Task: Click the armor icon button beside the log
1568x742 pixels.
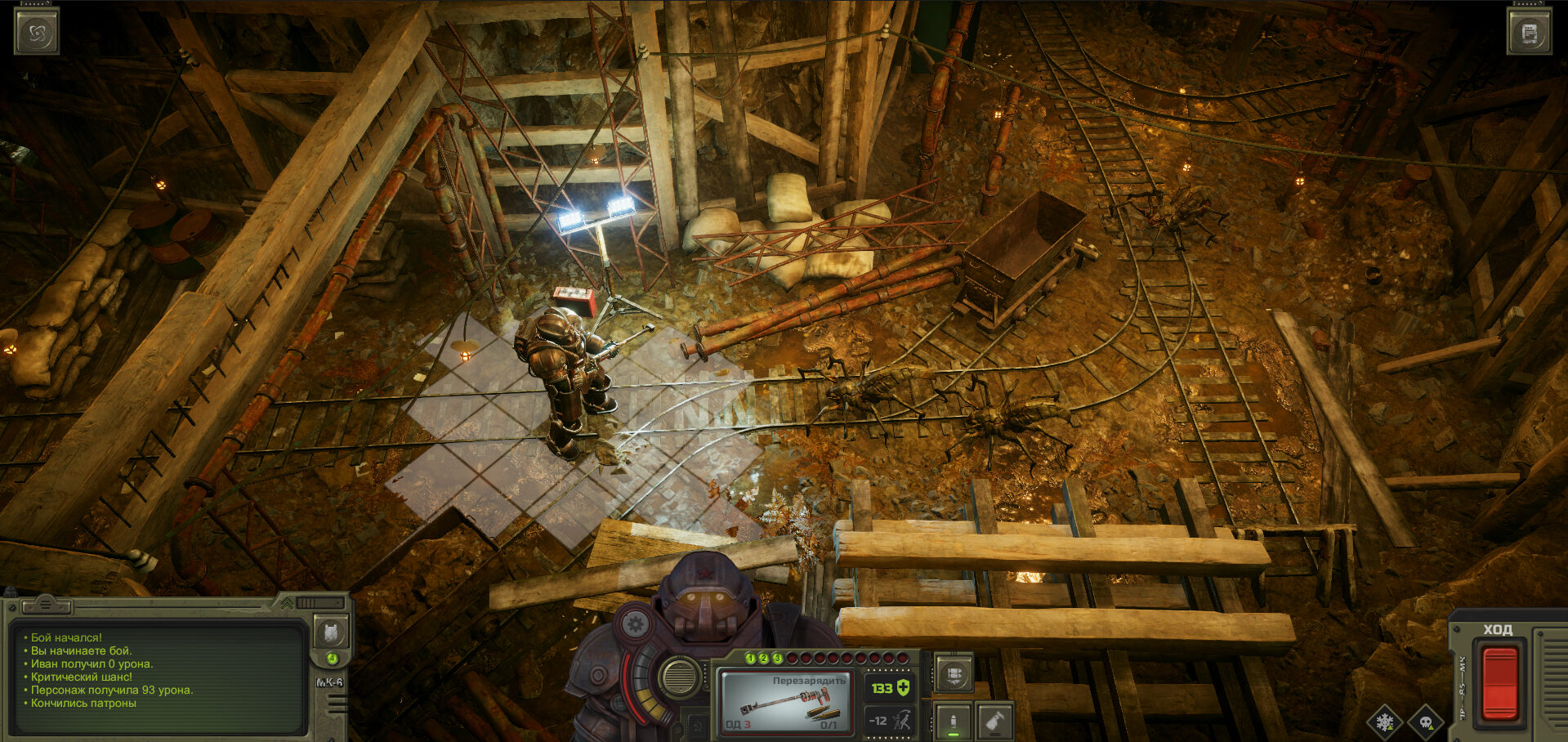Action: 331,632
